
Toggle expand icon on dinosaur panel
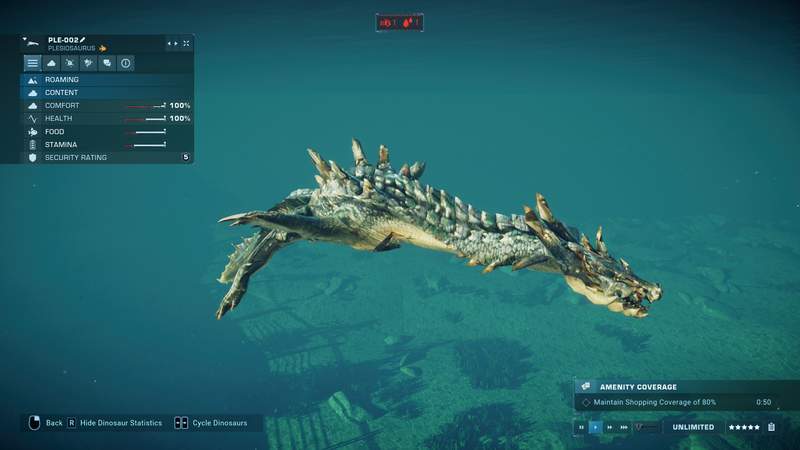[186, 44]
